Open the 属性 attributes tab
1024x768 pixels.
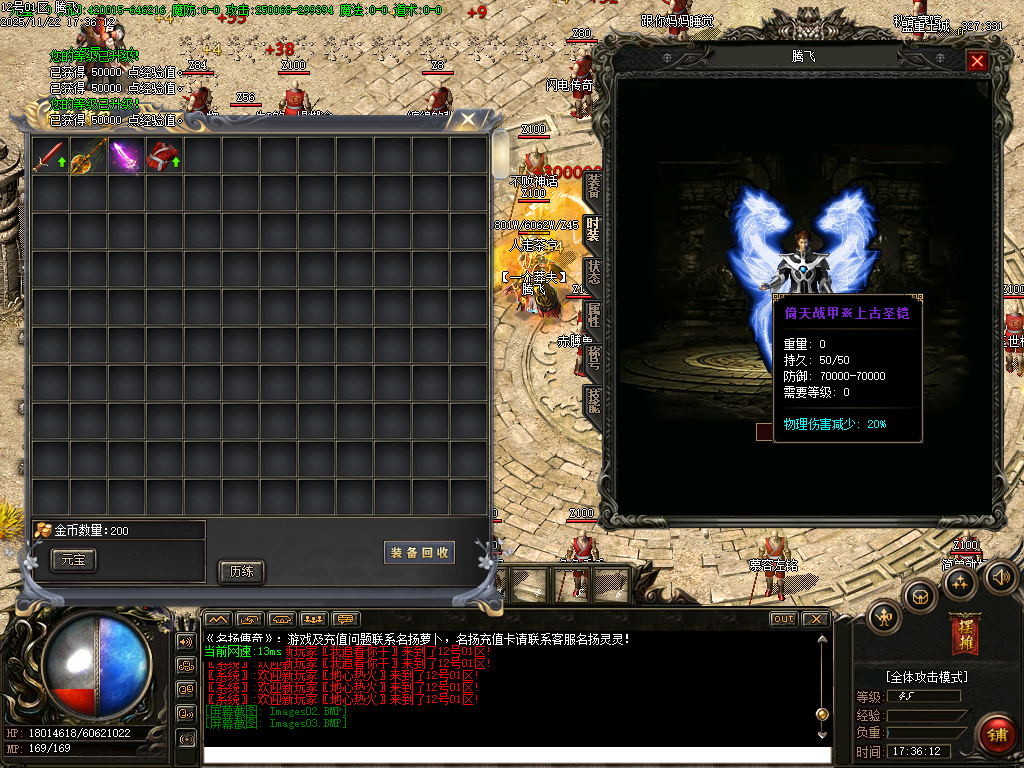(x=594, y=314)
